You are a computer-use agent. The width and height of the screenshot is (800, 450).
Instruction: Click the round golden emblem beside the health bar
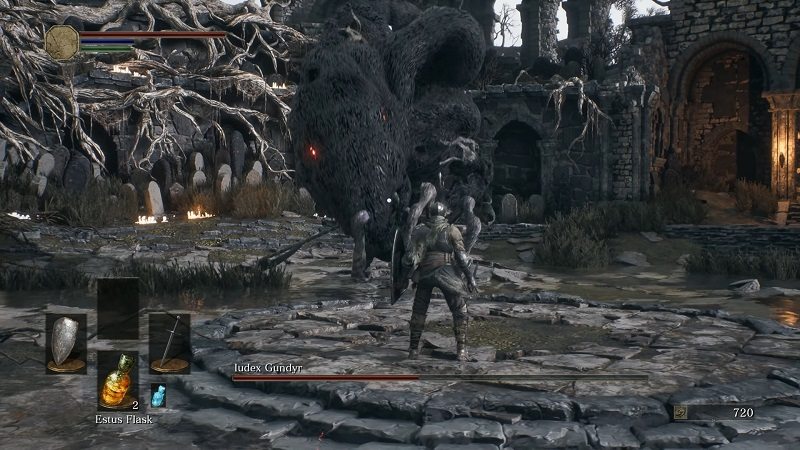pyautogui.click(x=62, y=42)
